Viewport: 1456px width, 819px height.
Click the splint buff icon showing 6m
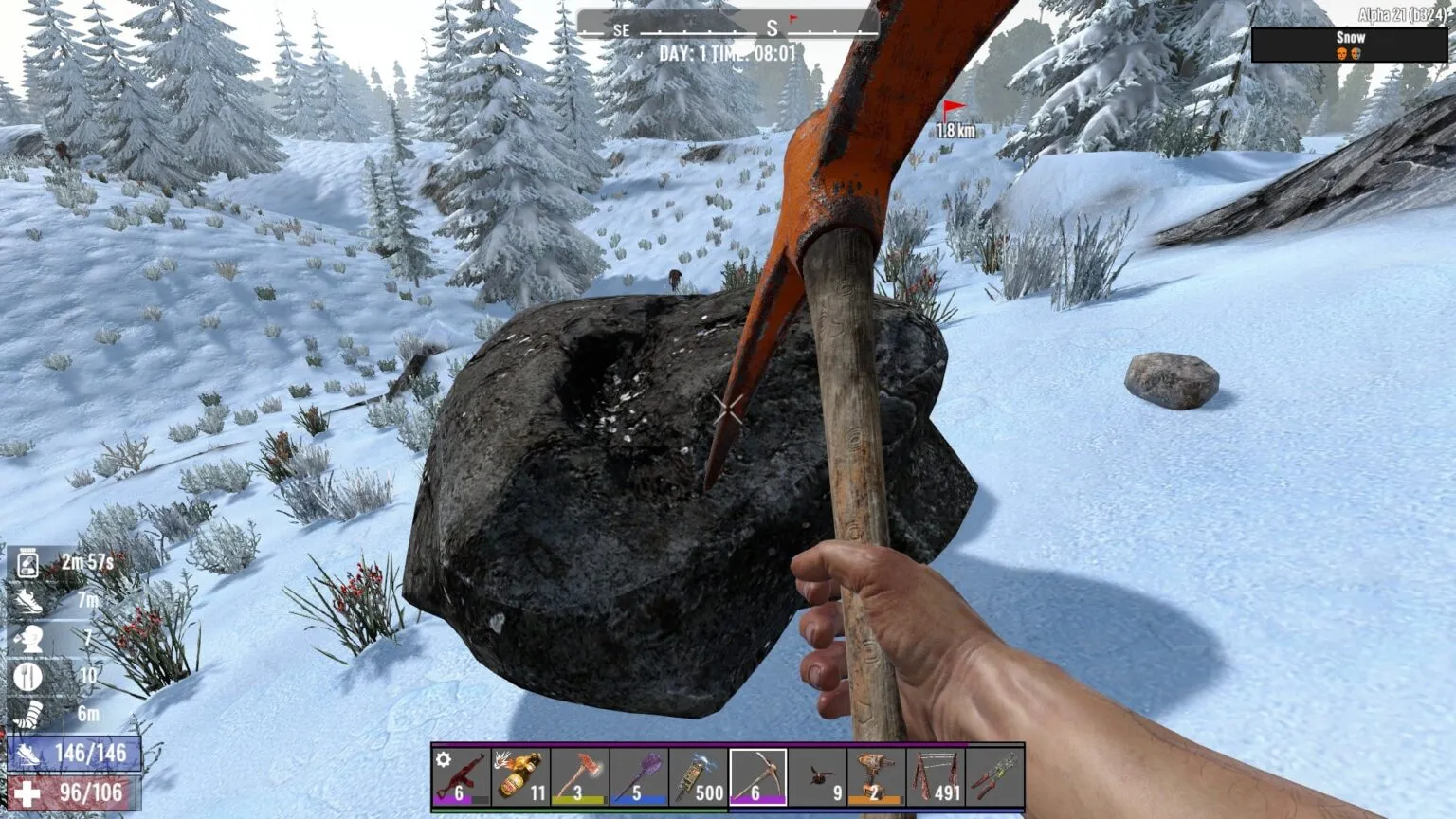click(x=28, y=714)
